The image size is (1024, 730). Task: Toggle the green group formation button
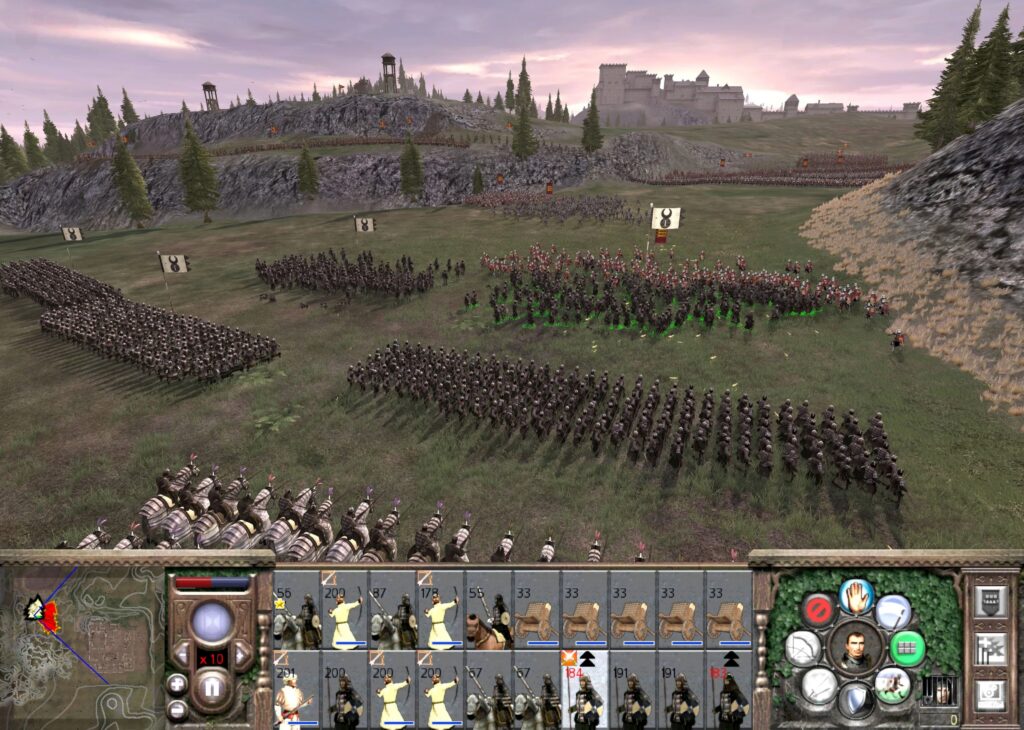[x=908, y=647]
